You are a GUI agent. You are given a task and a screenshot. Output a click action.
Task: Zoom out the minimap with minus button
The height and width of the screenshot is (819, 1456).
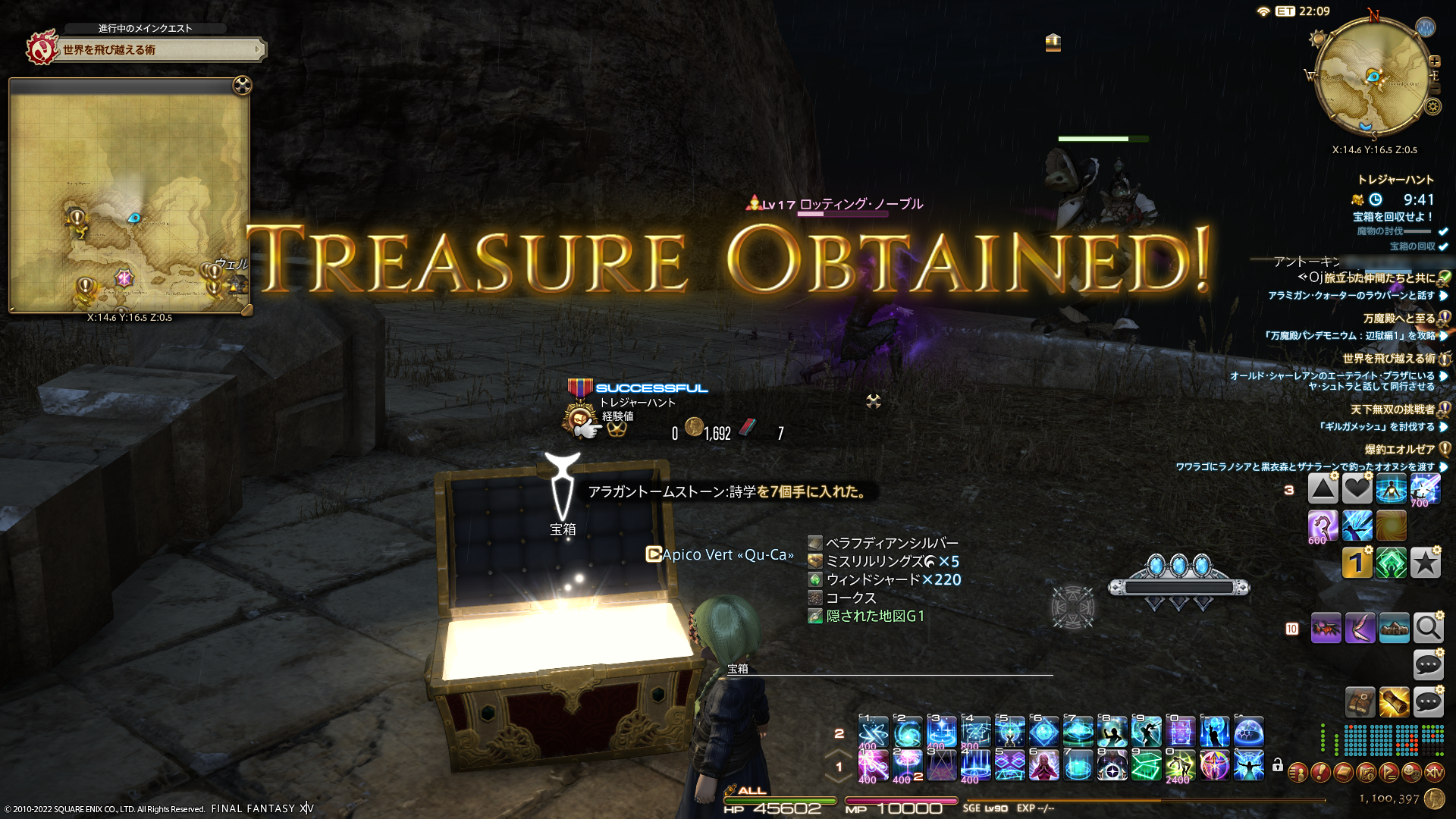tap(1434, 89)
